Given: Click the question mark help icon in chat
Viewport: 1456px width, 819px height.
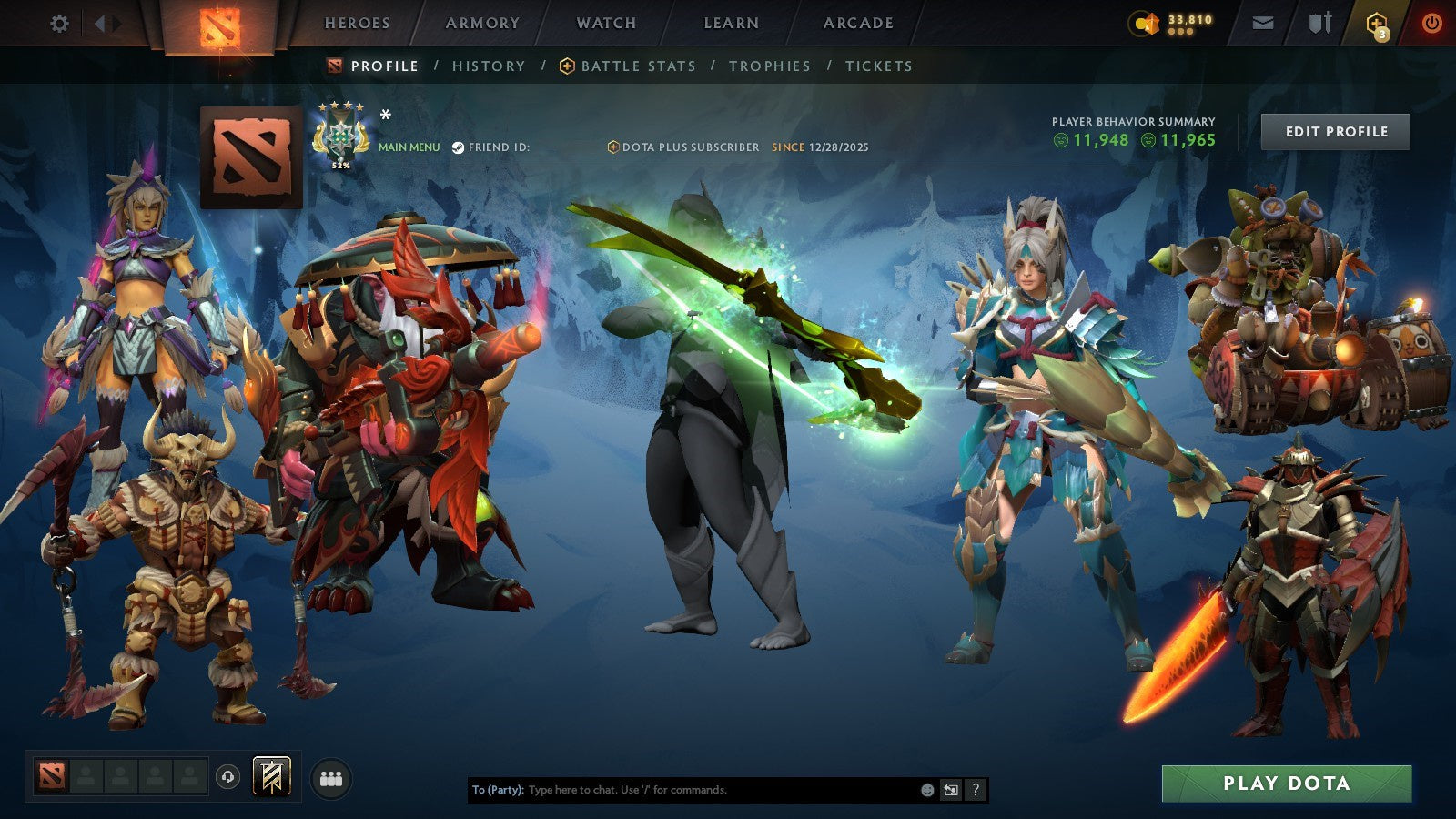Looking at the screenshot, I should [974, 790].
